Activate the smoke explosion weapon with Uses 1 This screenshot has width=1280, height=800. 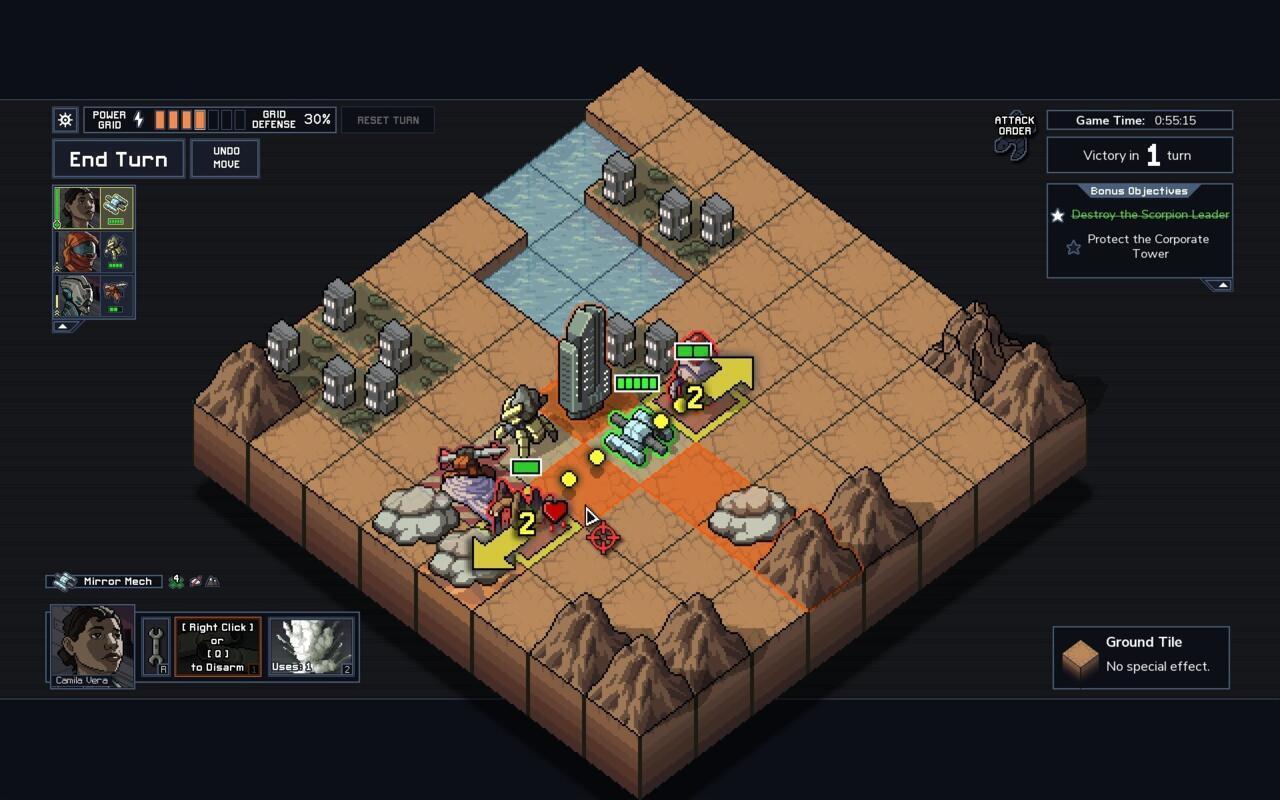[x=310, y=645]
